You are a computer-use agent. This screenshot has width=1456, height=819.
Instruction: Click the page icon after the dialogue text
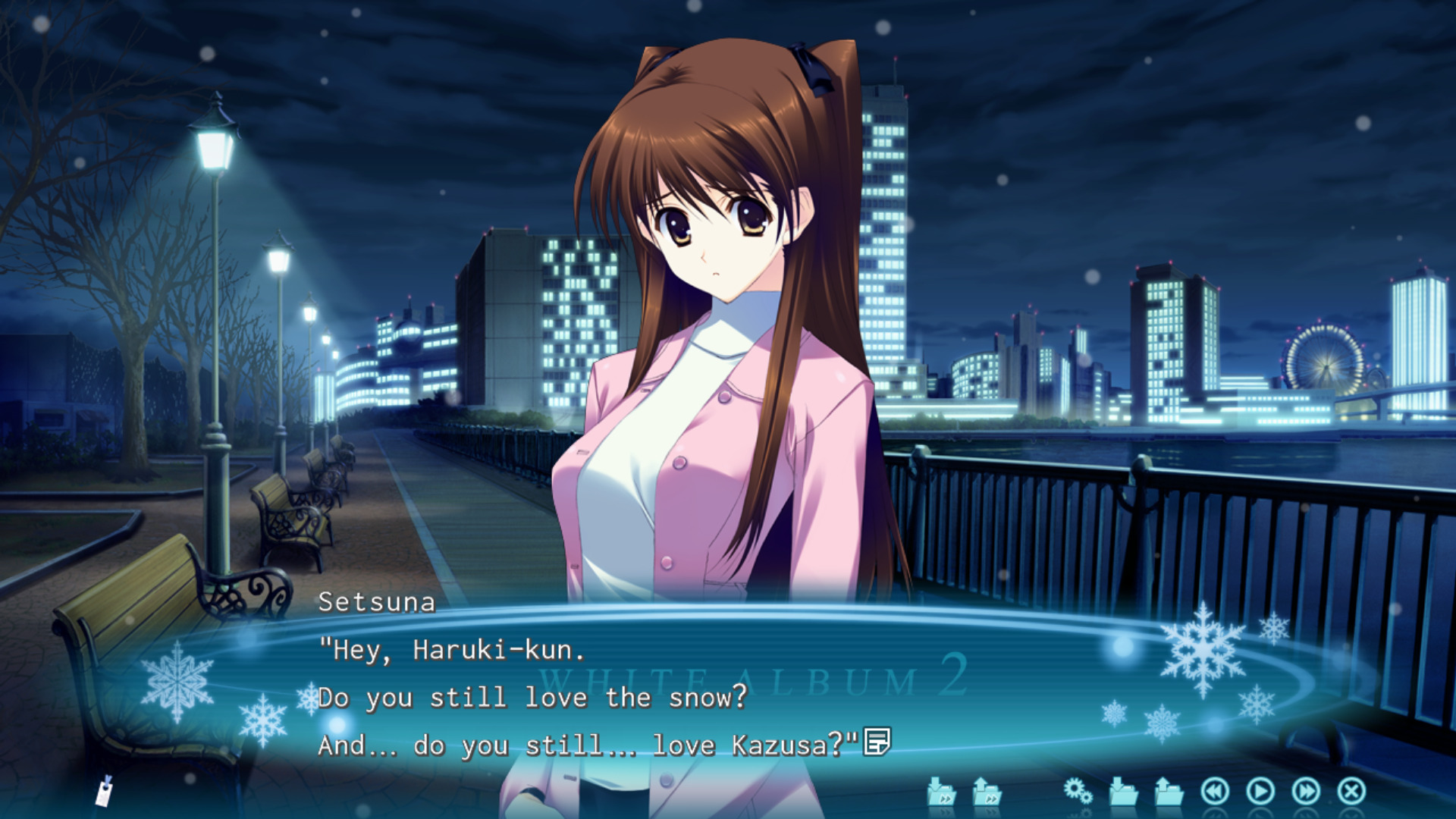tap(877, 742)
